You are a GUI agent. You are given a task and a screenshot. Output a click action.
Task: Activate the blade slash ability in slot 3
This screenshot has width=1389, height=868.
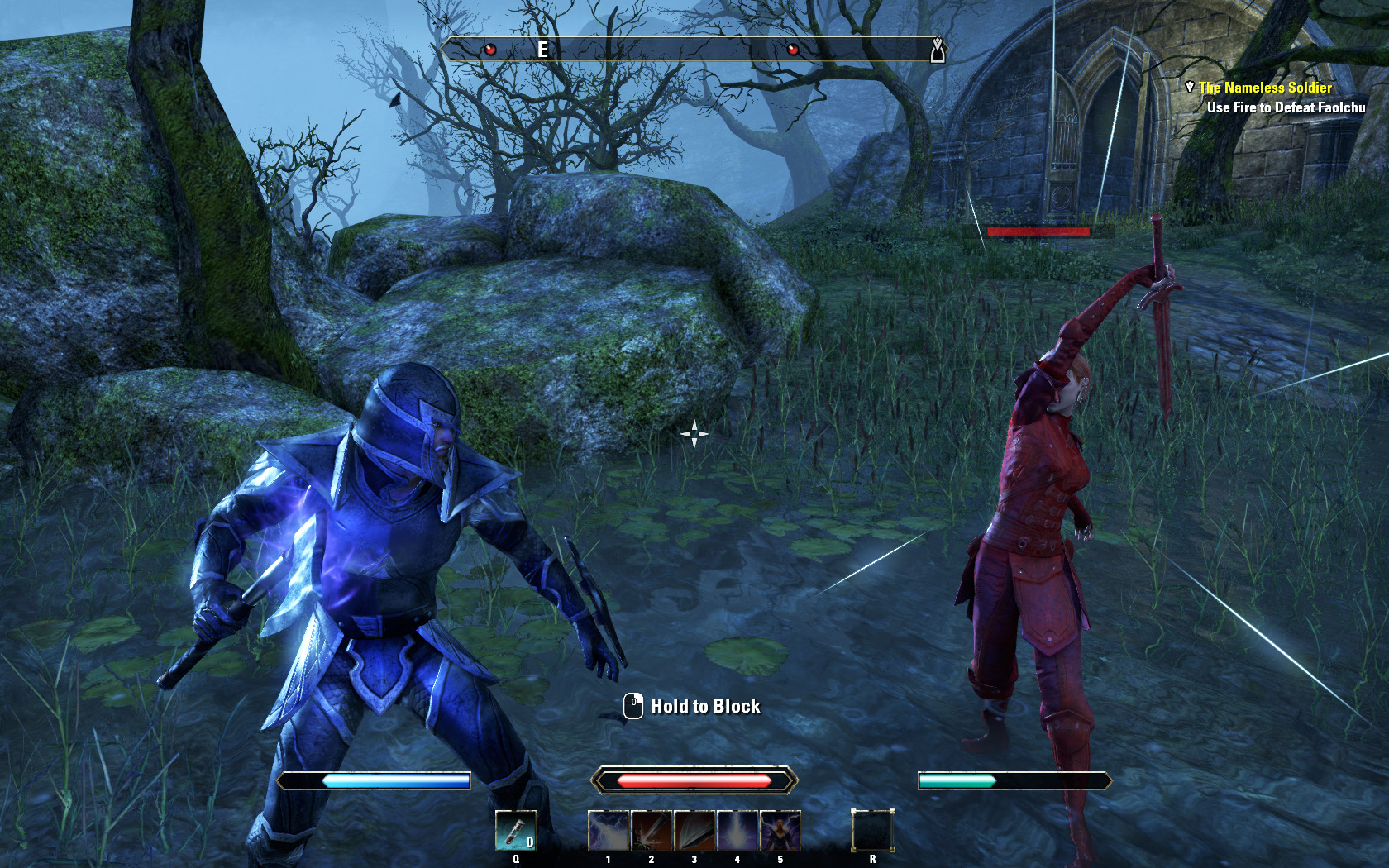click(694, 831)
